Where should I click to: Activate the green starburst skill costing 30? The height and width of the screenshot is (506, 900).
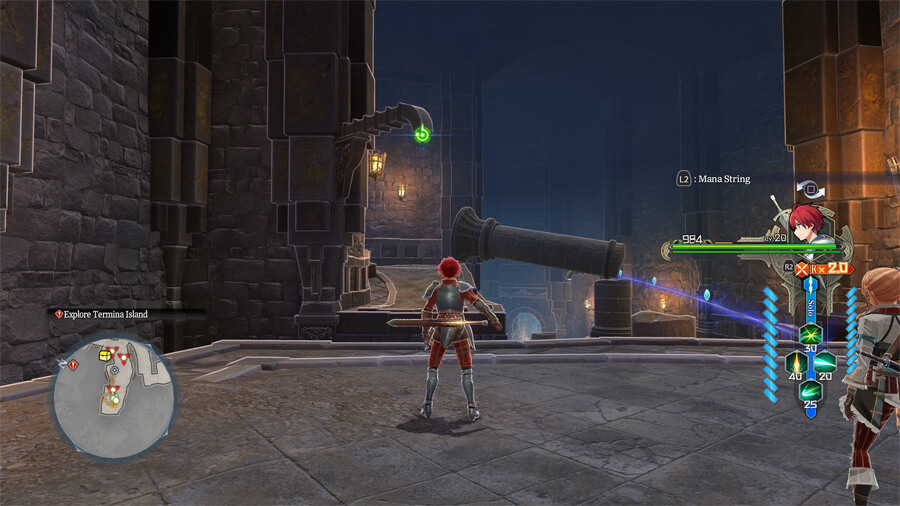pos(810,334)
